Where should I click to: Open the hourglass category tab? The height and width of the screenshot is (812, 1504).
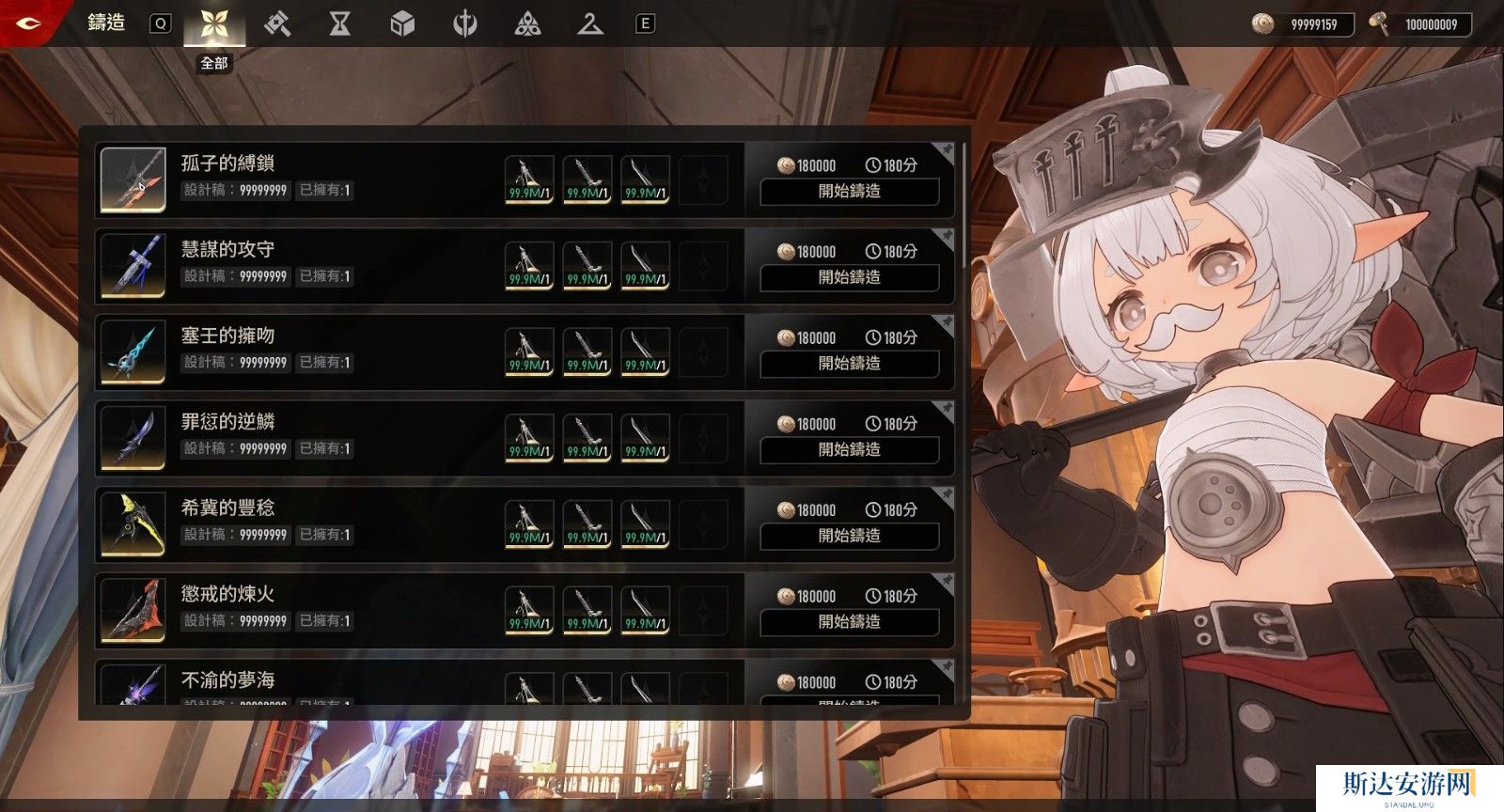click(x=339, y=24)
